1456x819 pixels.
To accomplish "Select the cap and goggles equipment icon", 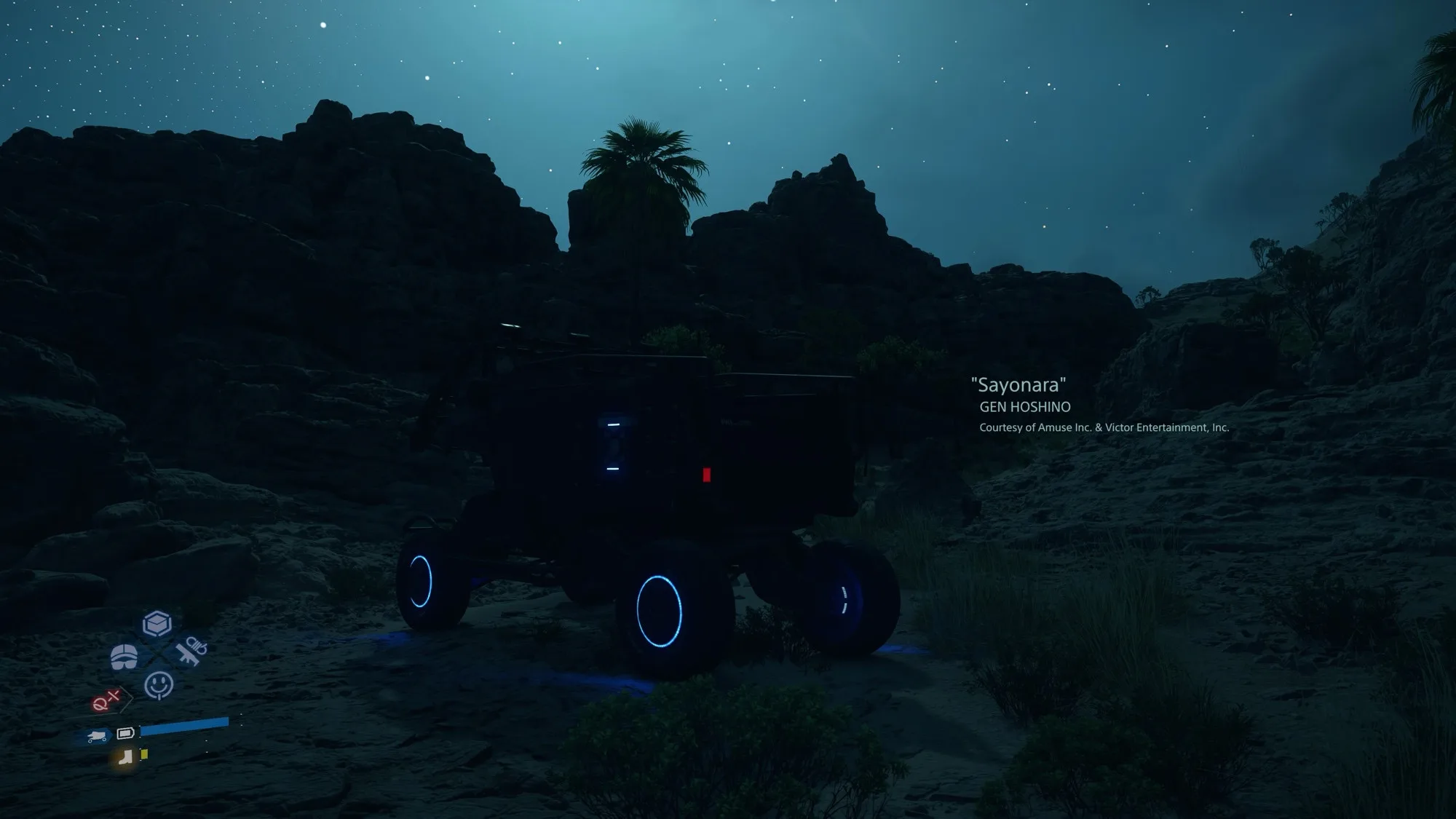I will pos(124,656).
